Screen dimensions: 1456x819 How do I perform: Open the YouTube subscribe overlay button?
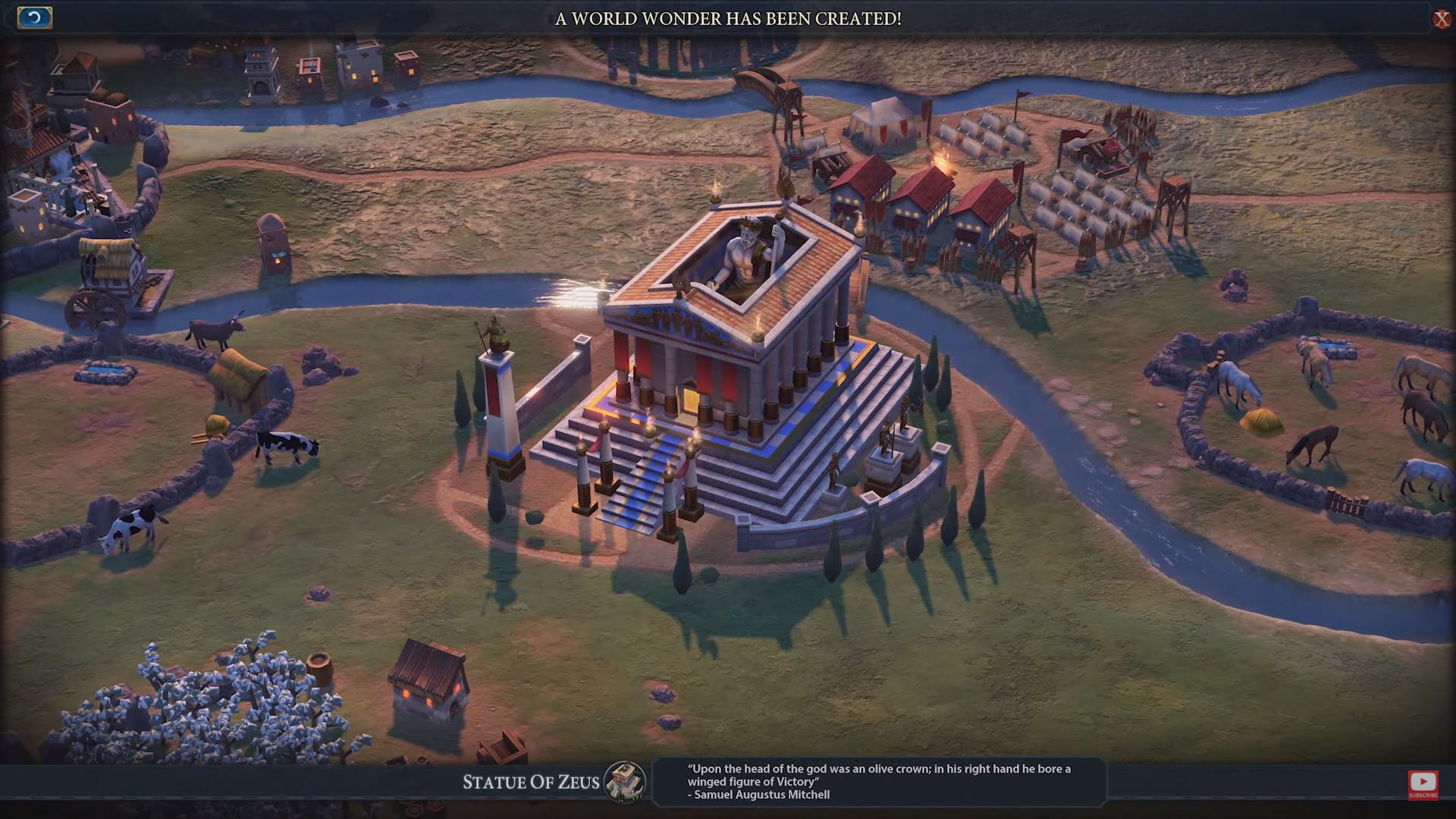point(1423,784)
